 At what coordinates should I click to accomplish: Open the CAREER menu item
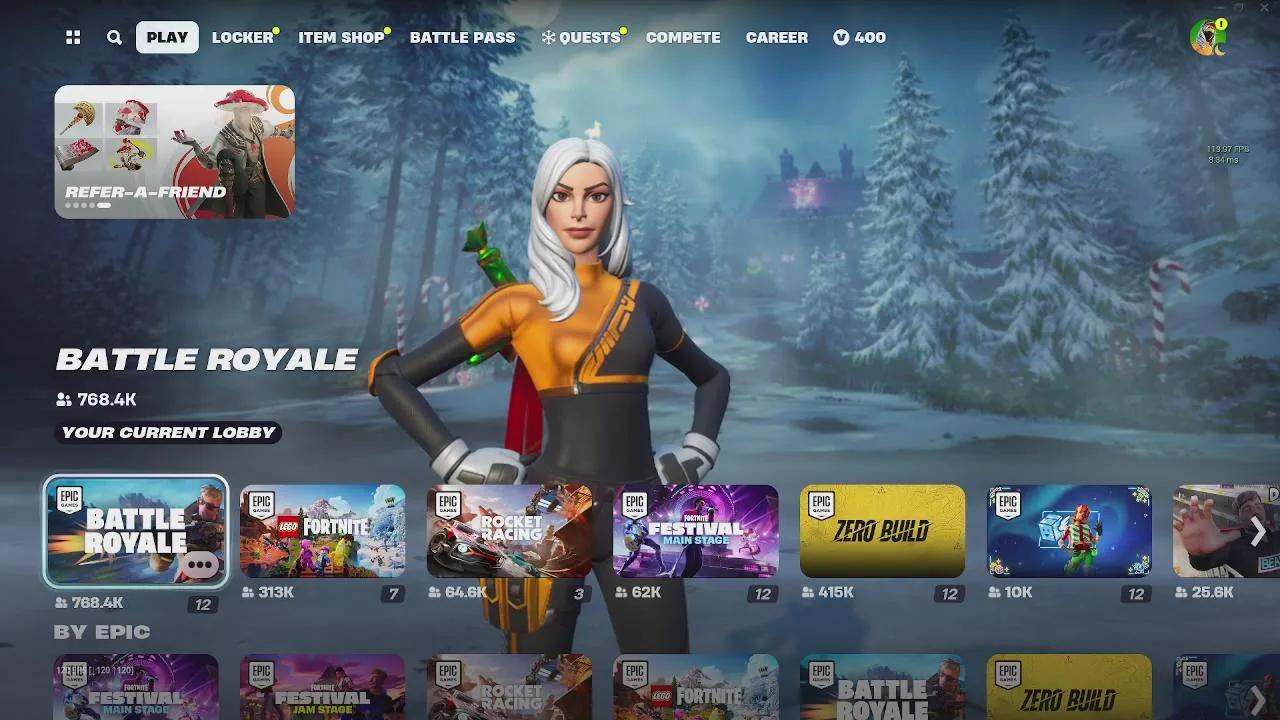click(x=776, y=37)
